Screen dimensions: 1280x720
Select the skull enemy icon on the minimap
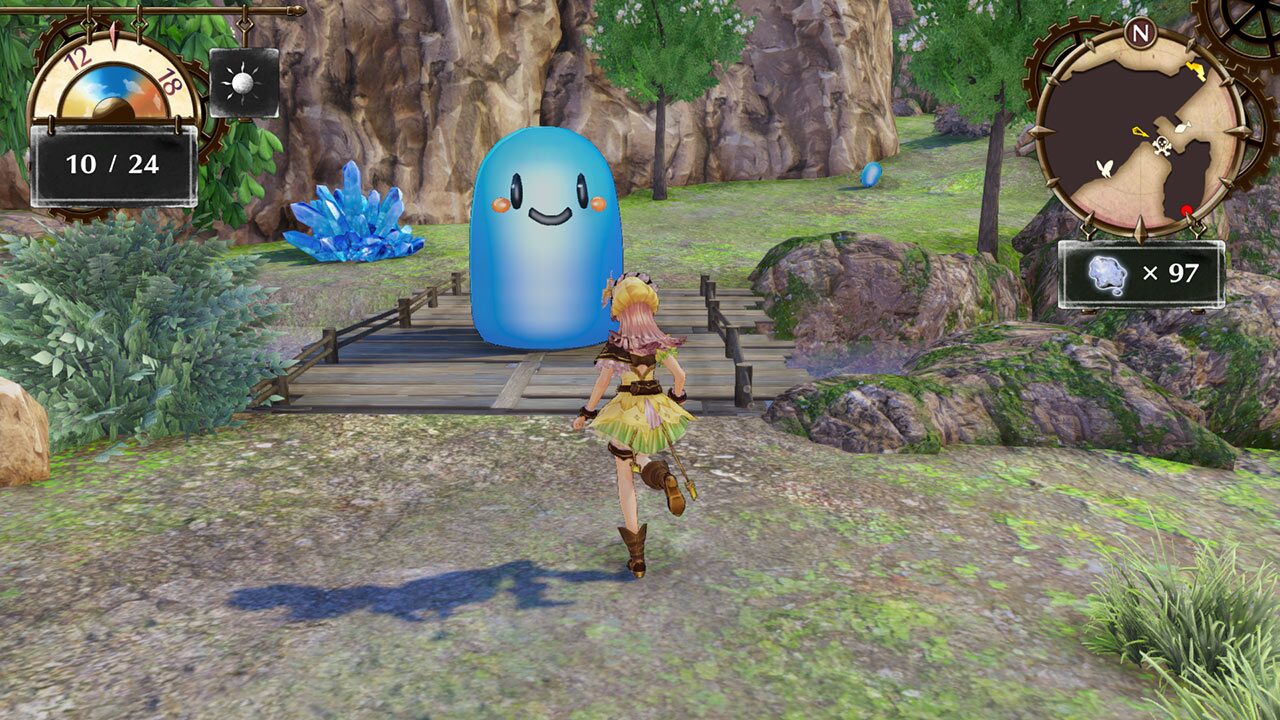click(1162, 145)
